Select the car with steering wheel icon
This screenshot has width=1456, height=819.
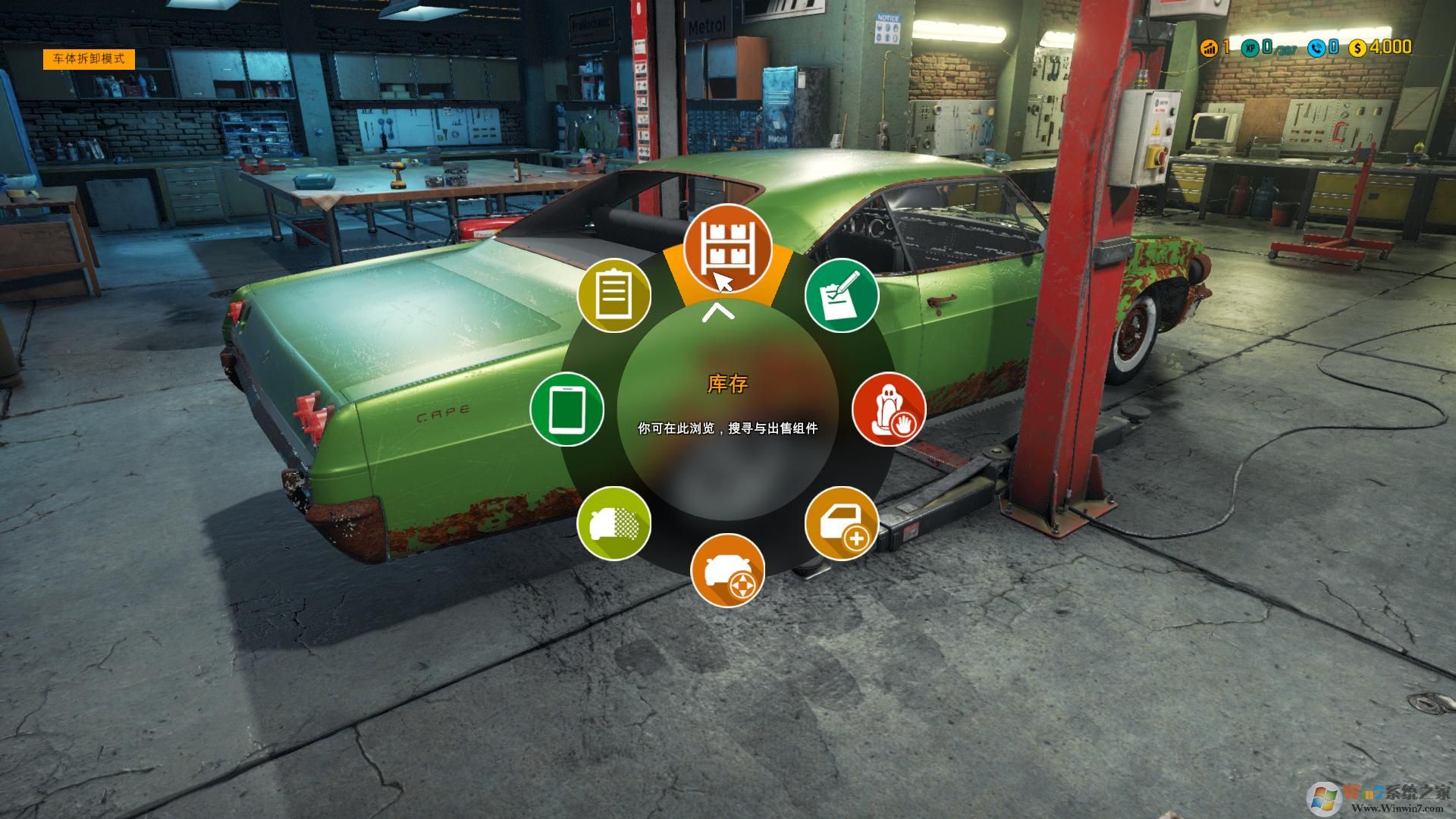[727, 568]
